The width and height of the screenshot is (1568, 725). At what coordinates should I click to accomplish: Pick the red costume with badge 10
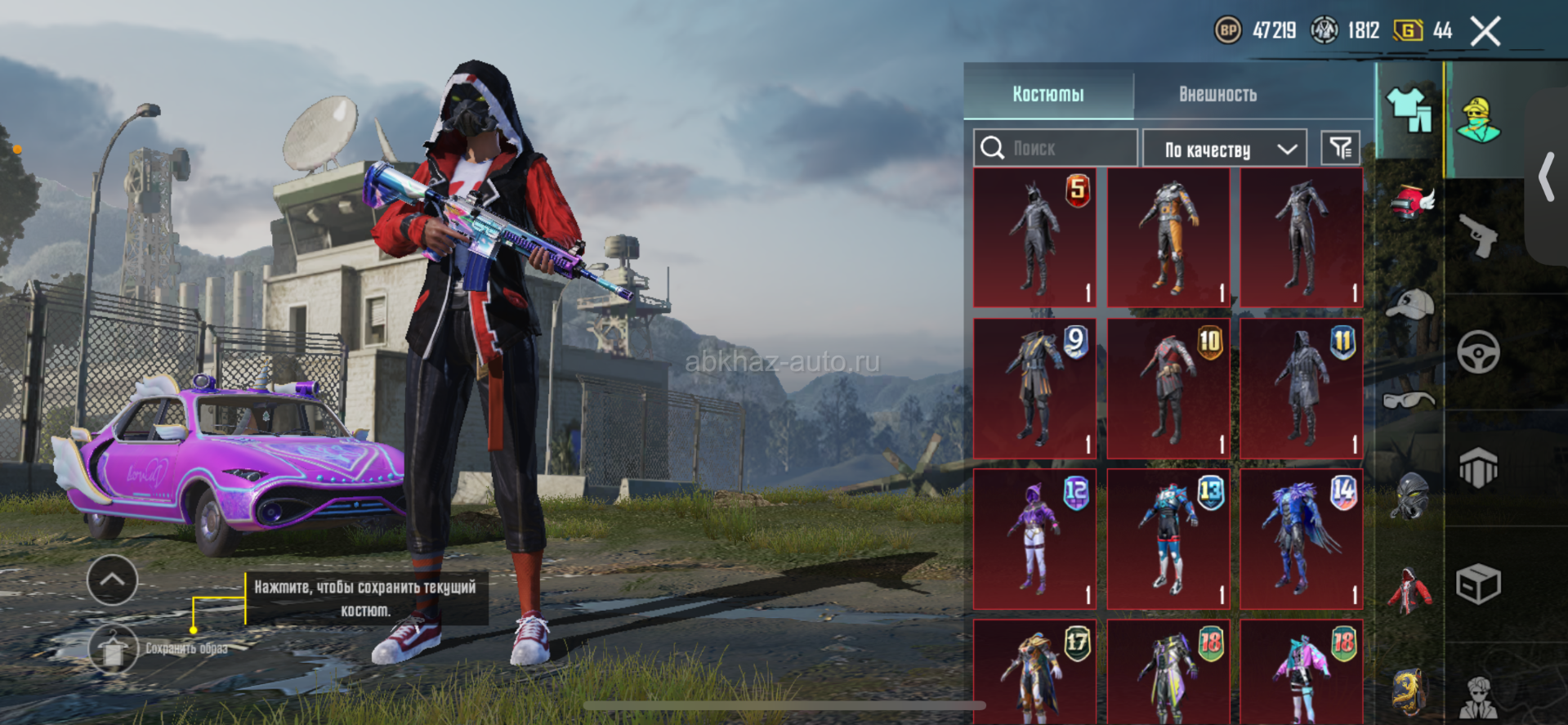(x=1168, y=388)
